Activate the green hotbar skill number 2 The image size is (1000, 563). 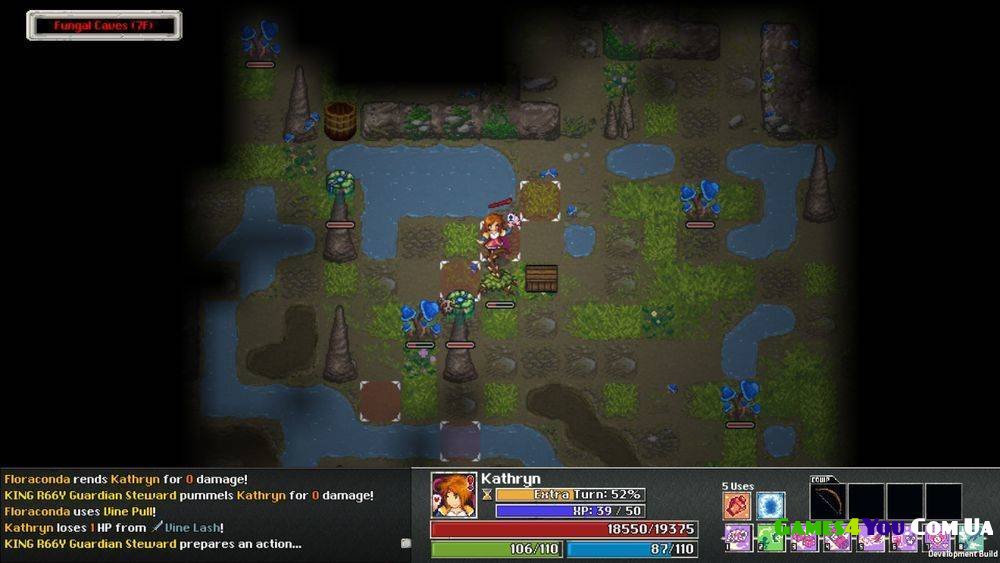770,539
